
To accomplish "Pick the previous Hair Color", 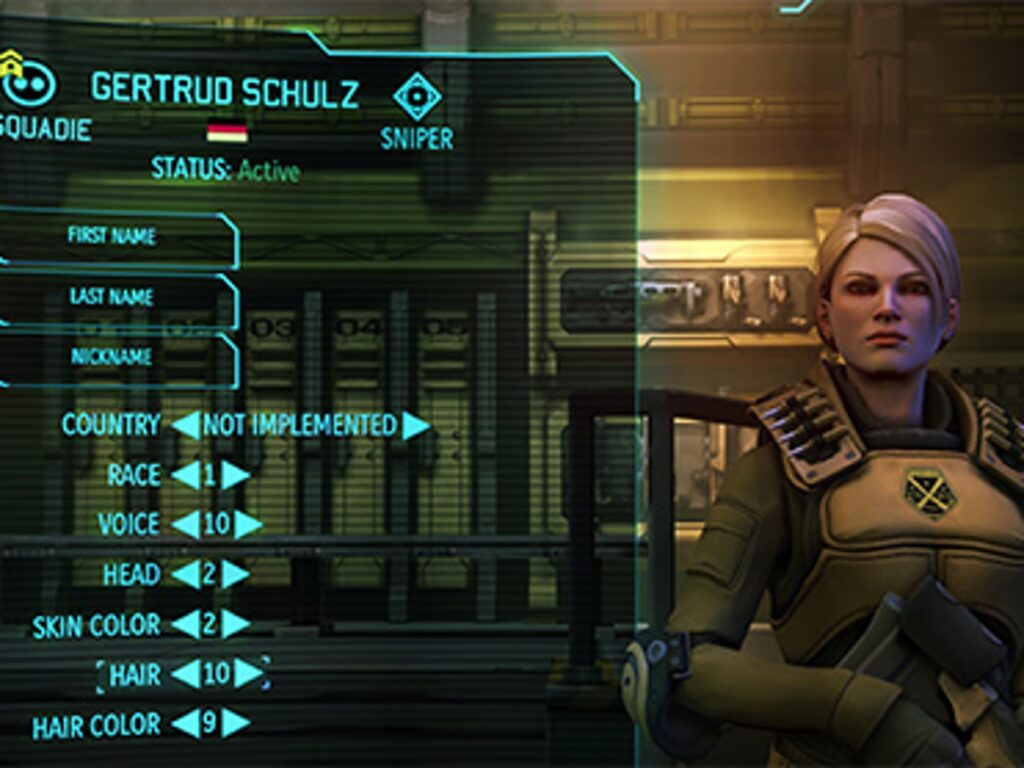I will [x=185, y=723].
